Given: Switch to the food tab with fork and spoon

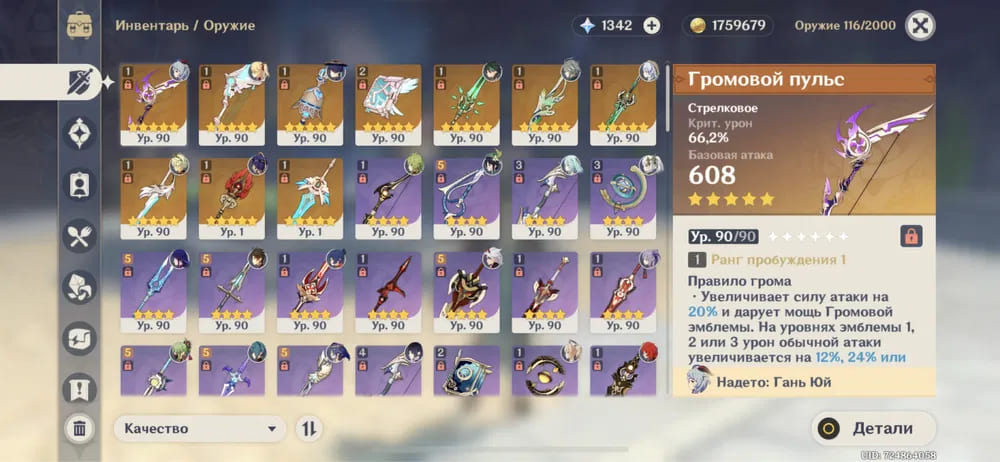Looking at the screenshot, I should click(x=80, y=236).
